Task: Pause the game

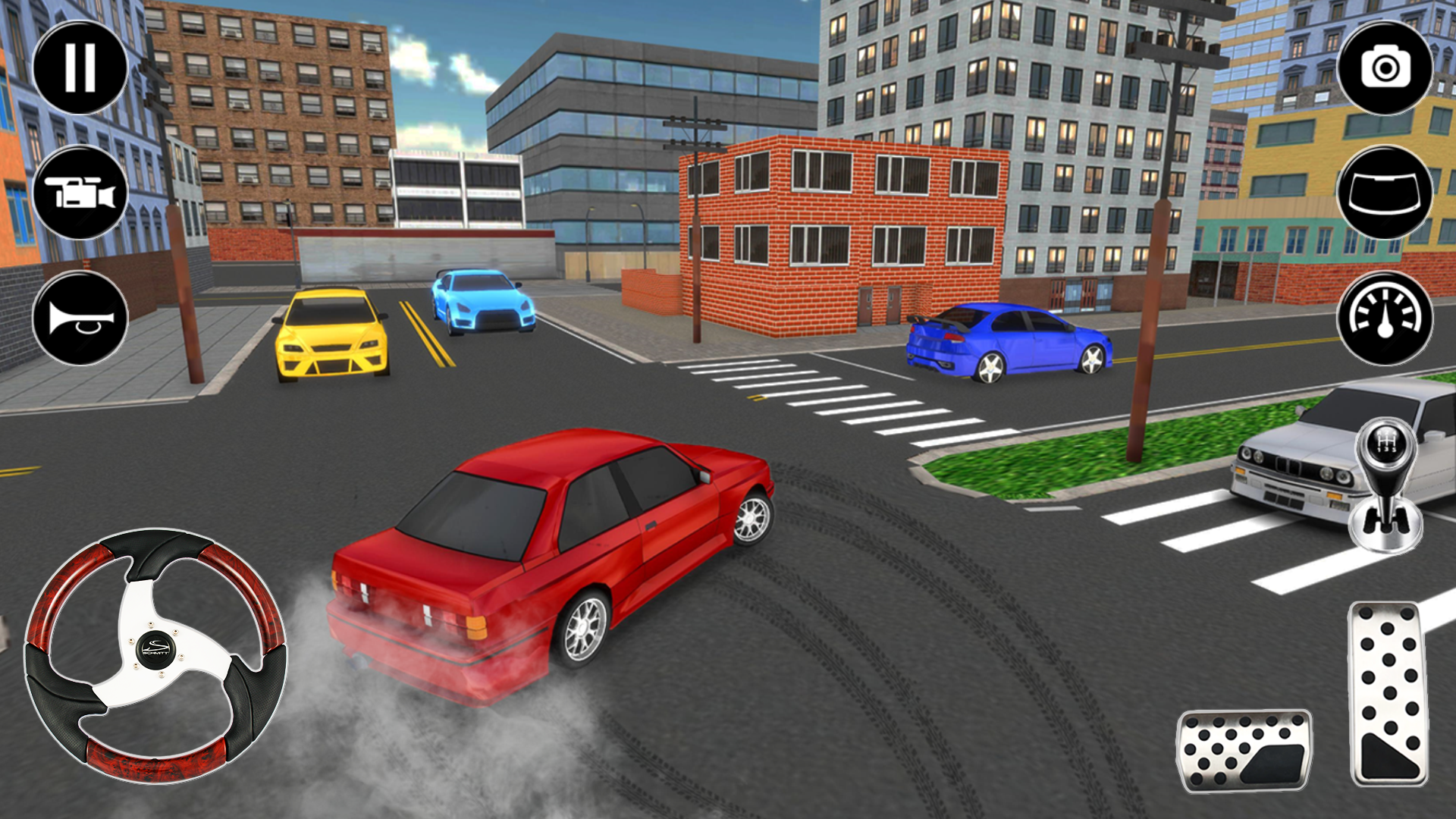Action: 80,67
